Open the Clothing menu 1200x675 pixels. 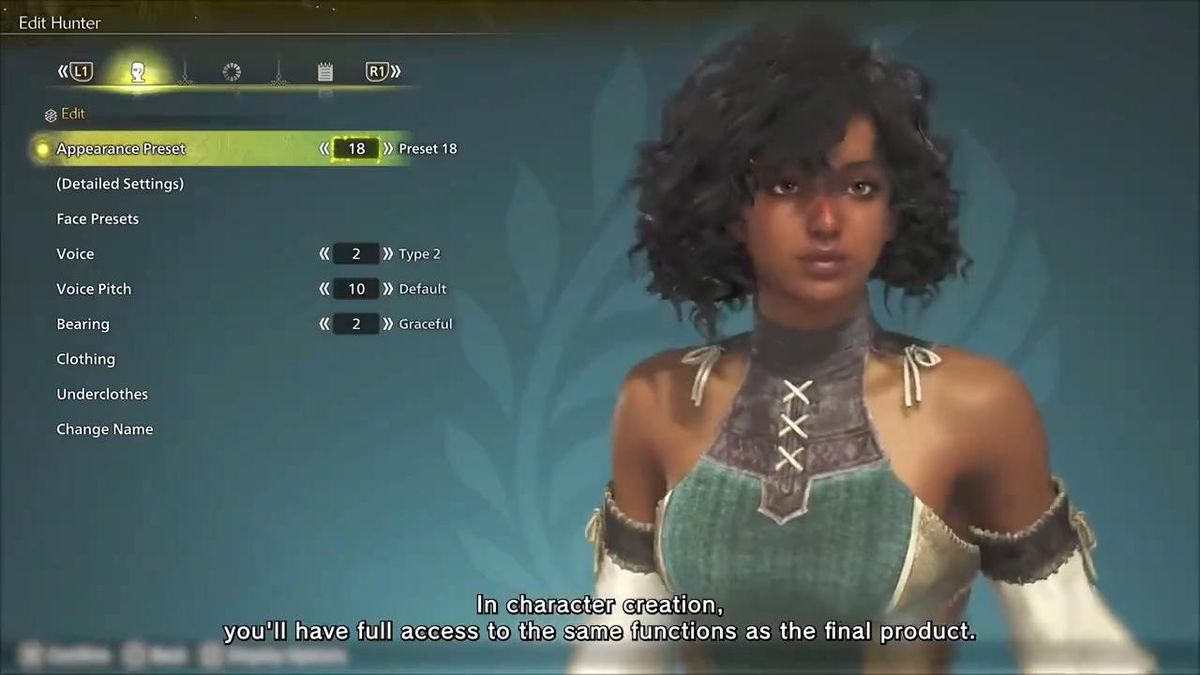pos(86,359)
